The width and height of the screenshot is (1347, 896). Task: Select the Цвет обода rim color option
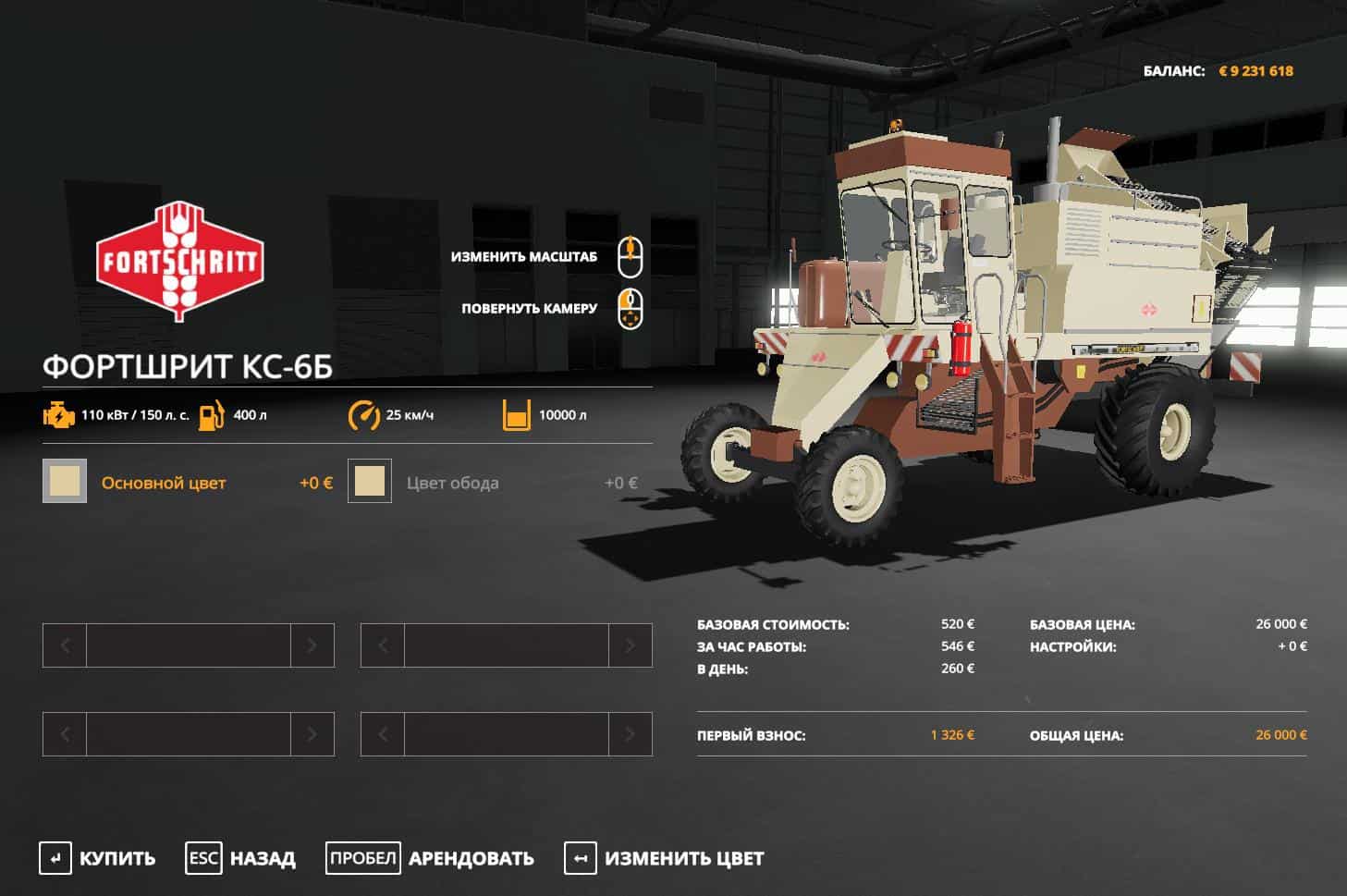click(x=452, y=482)
